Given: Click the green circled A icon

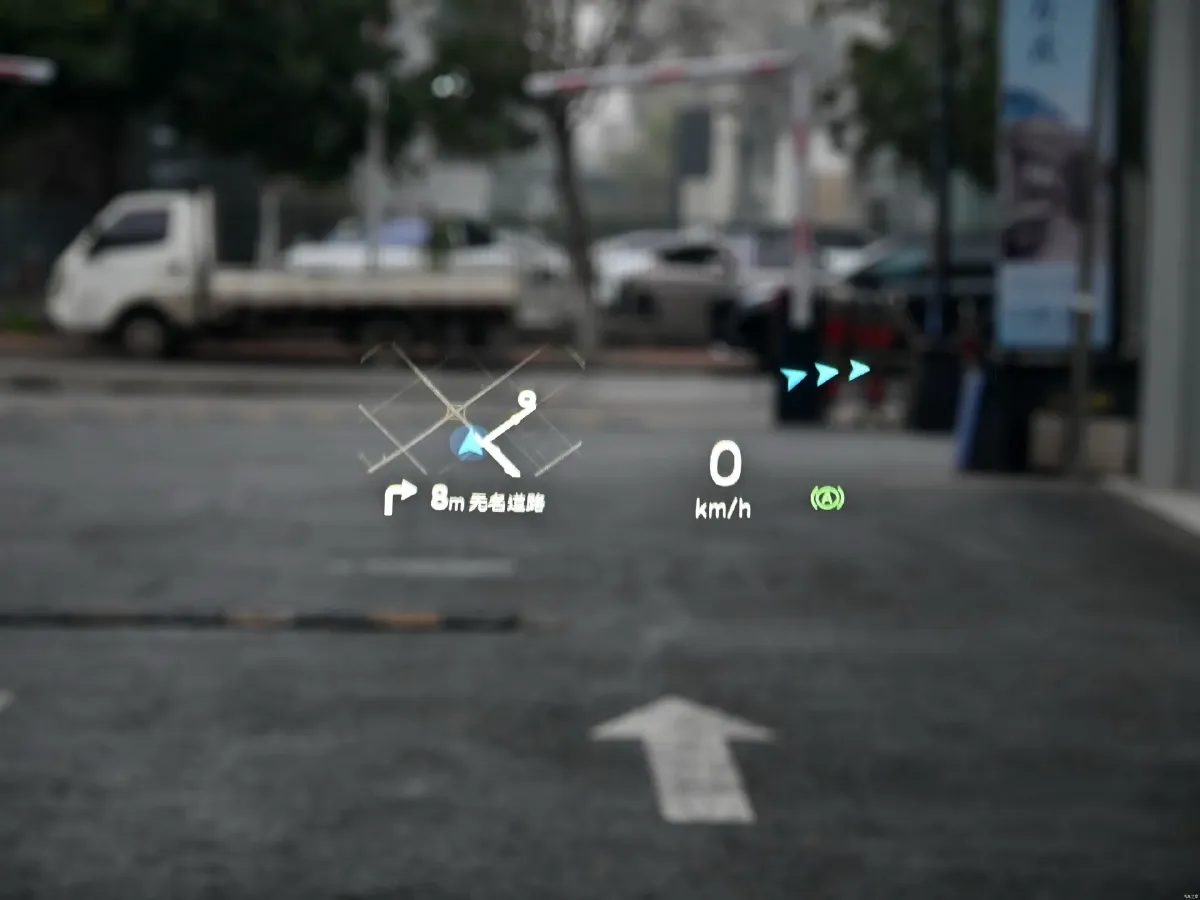Looking at the screenshot, I should [827, 497].
